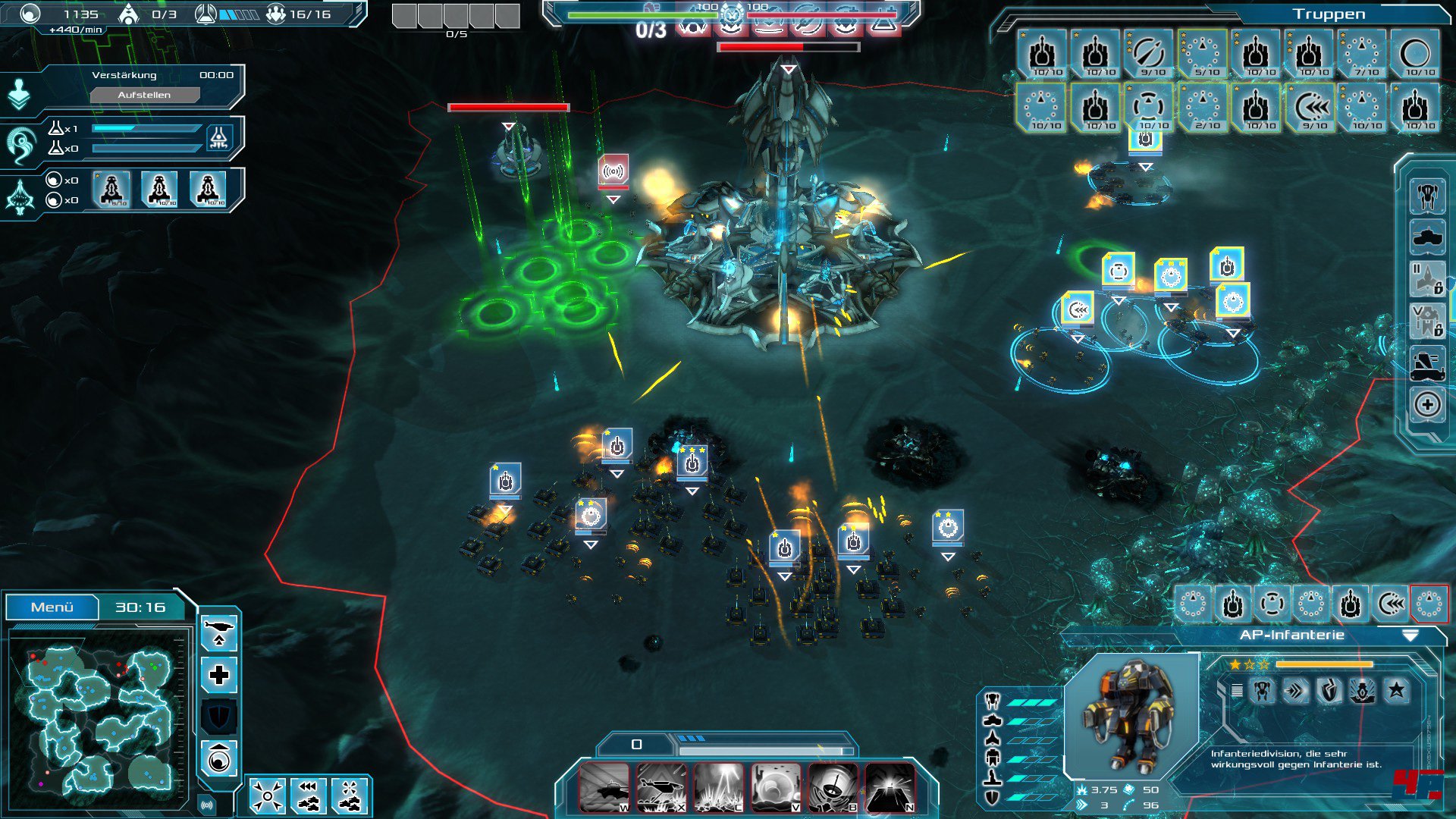Trigger the airstrike ability with hotkey X
Image resolution: width=1456 pixels, height=819 pixels.
[662, 788]
